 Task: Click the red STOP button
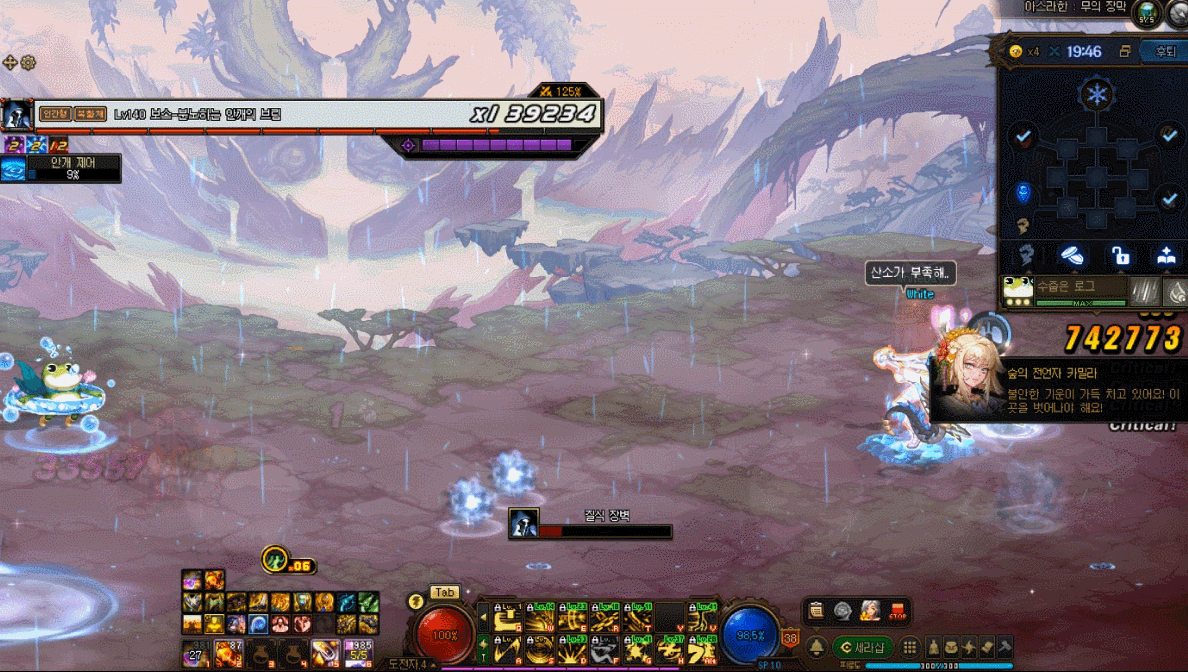pyautogui.click(x=897, y=610)
